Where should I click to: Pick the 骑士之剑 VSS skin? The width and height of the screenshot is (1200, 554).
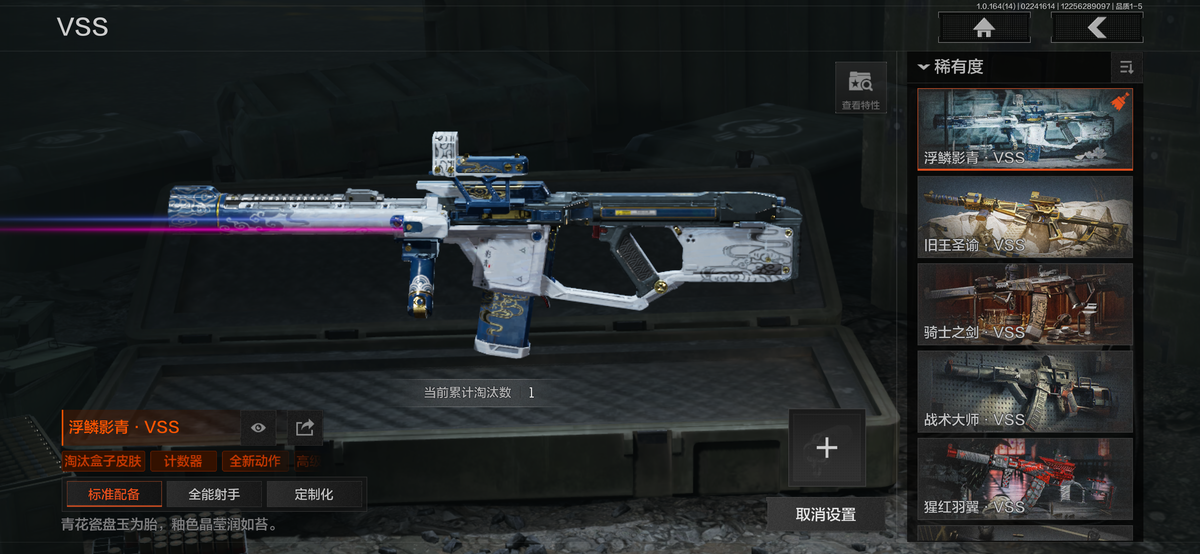click(1025, 304)
